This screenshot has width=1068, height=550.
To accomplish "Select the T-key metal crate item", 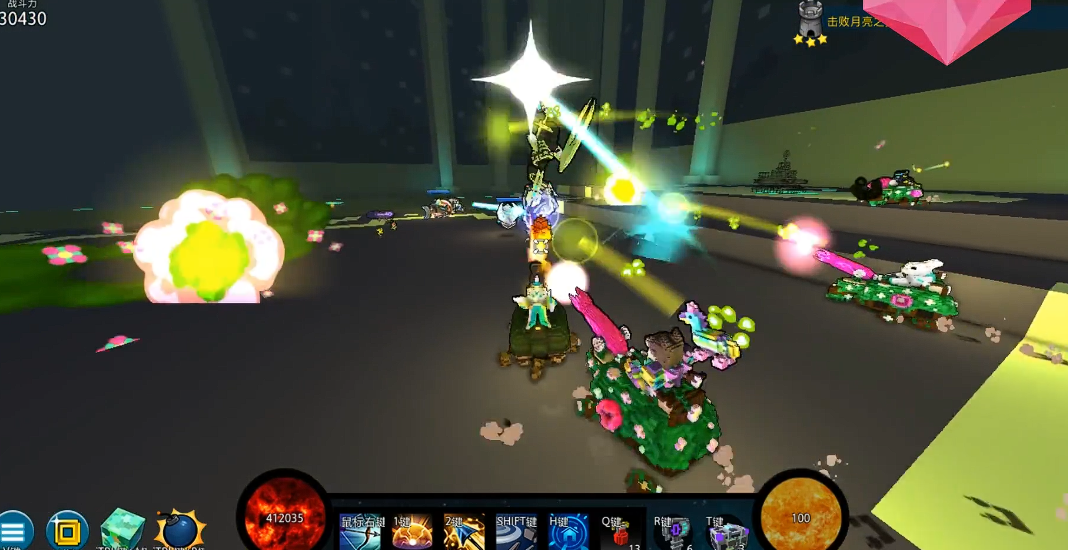I will click(x=726, y=534).
